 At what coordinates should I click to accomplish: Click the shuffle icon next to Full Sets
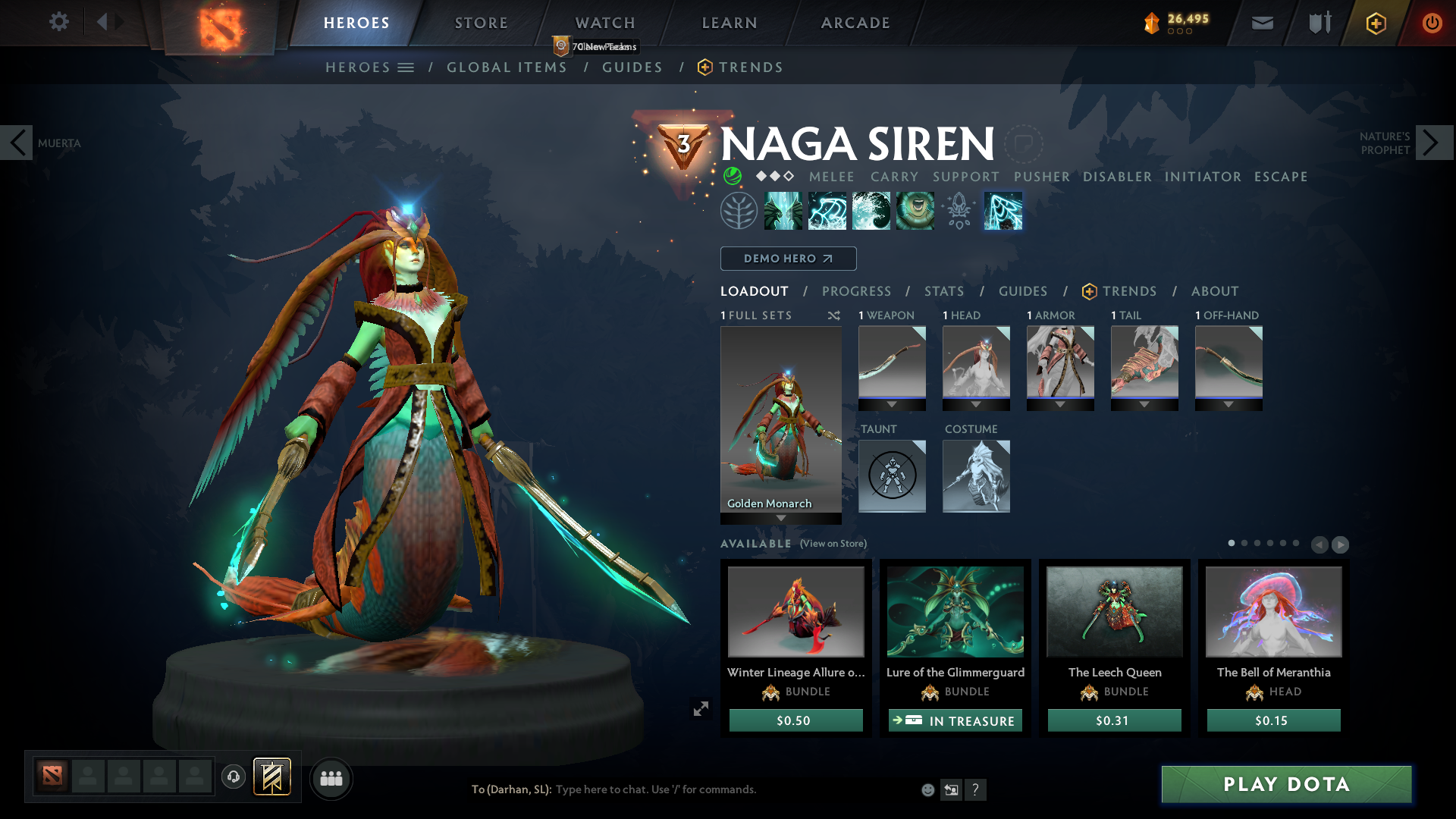coord(833,315)
